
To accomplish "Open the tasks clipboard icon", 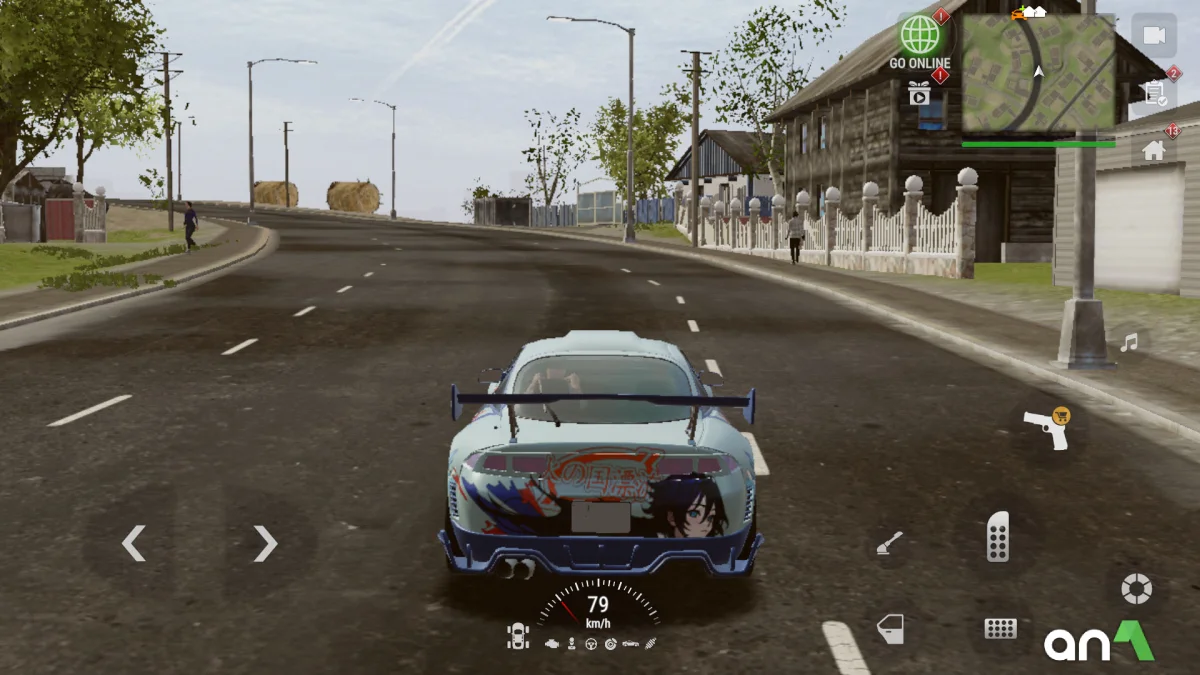I will (1154, 93).
